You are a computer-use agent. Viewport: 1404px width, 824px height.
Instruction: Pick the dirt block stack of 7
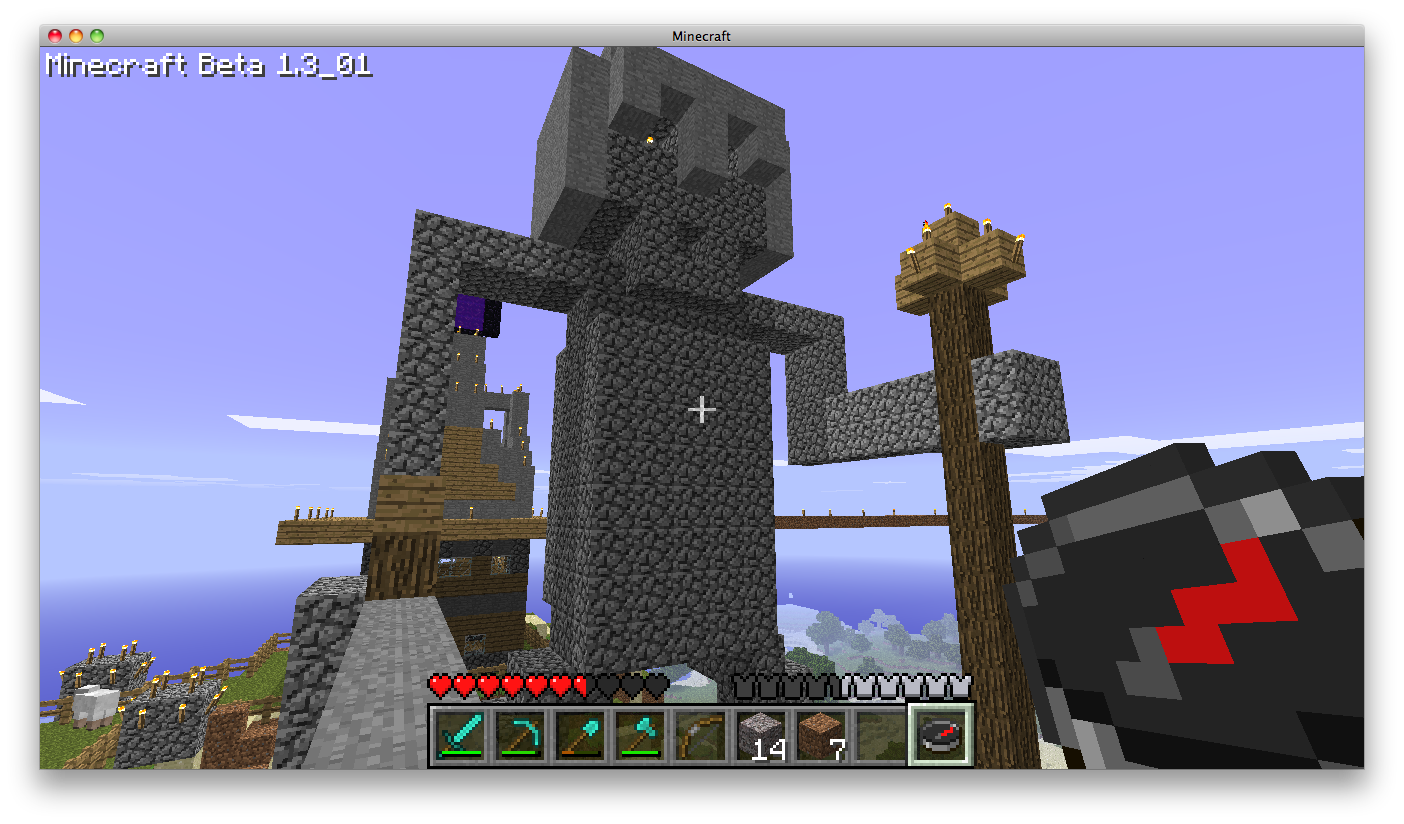[x=820, y=737]
